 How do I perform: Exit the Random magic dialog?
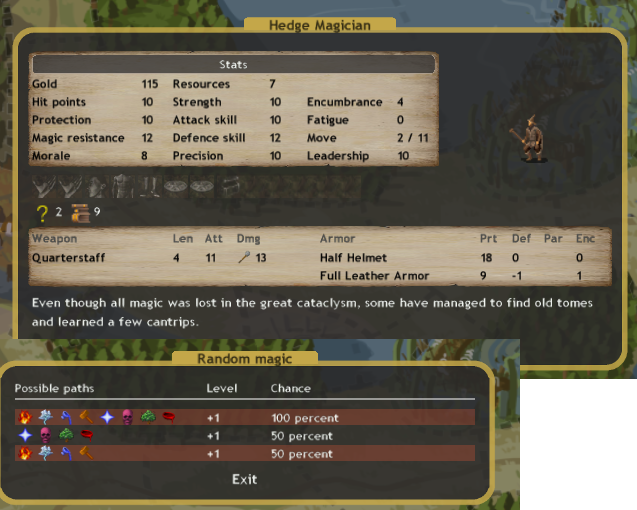pos(244,479)
